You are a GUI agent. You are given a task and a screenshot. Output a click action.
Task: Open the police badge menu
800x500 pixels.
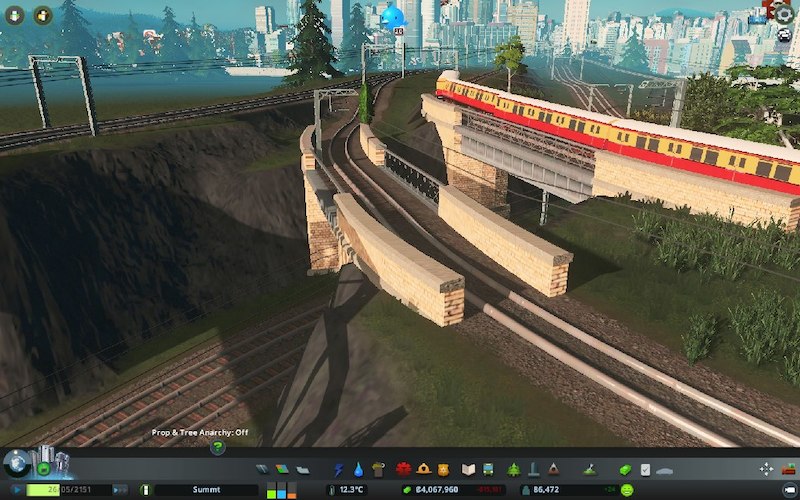441,468
